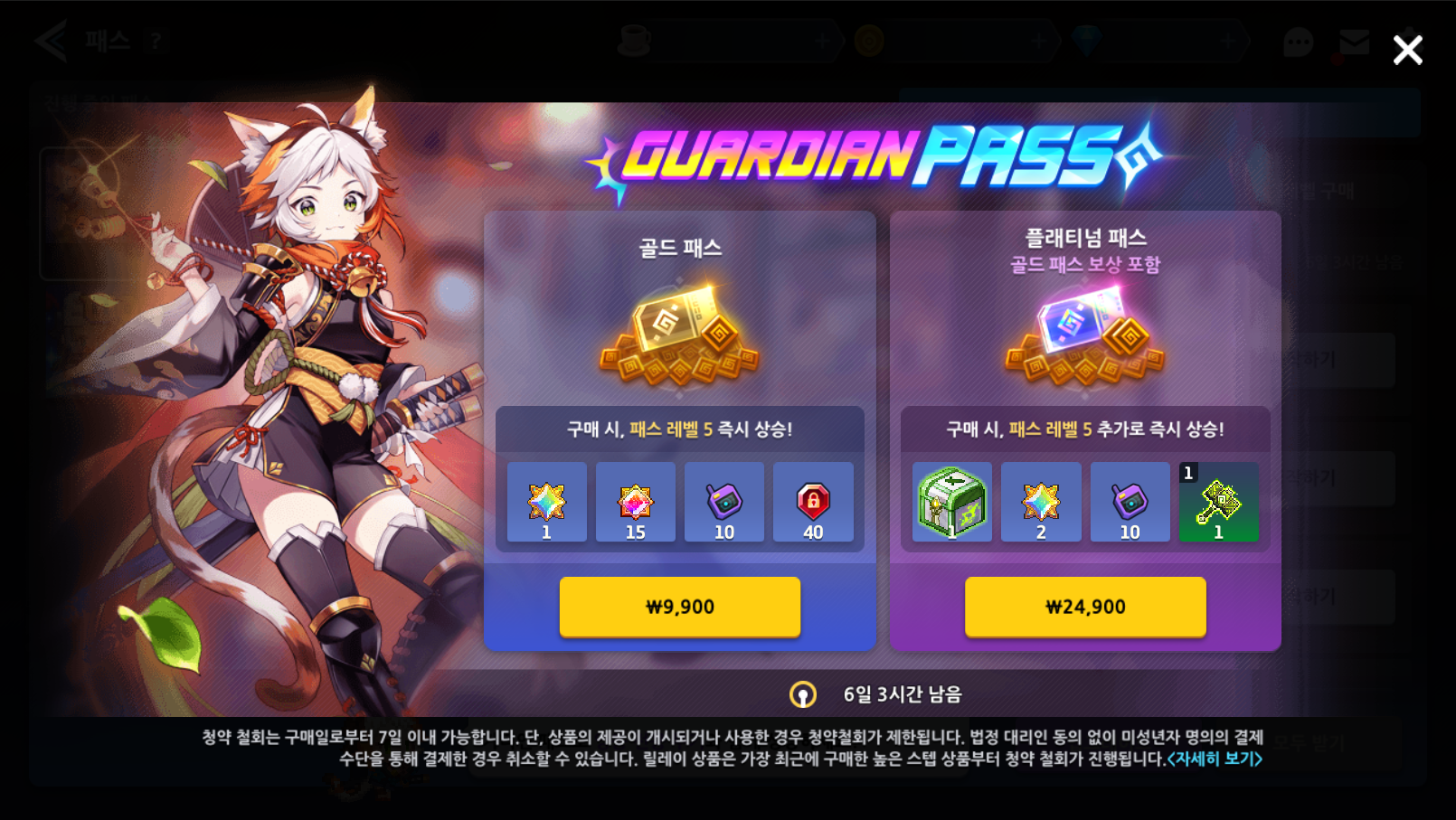The width and height of the screenshot is (1456, 820).
Task: View the golden key reward on green background
Action: tap(1218, 502)
